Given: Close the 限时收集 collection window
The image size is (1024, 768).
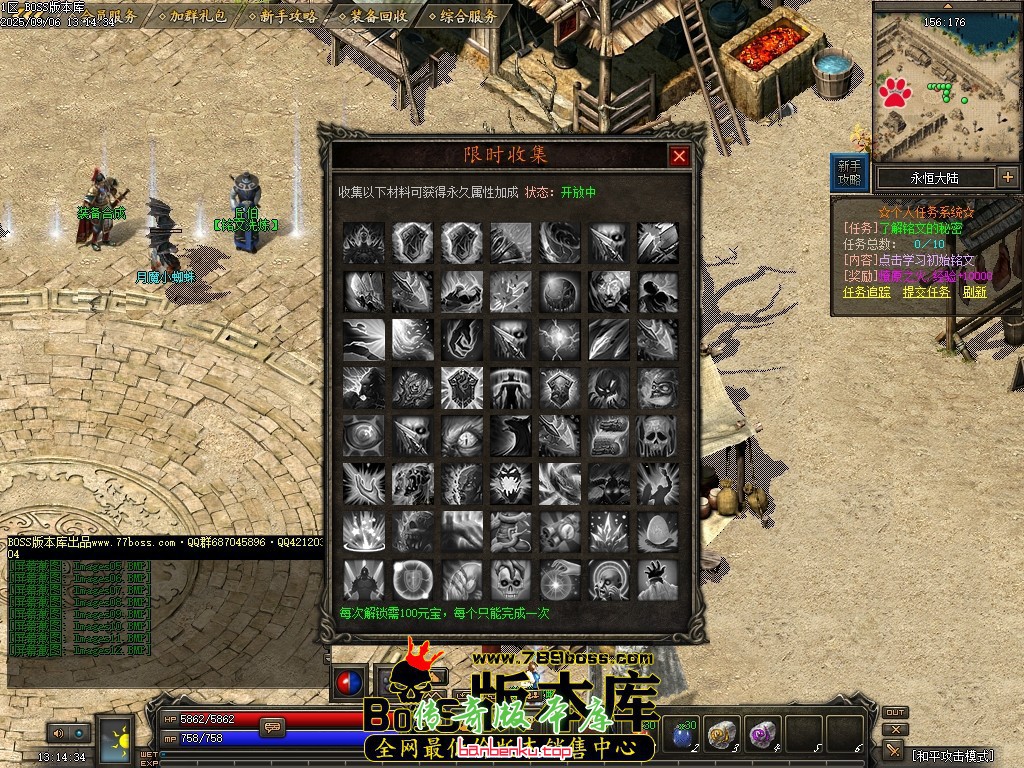Looking at the screenshot, I should coord(679,156).
